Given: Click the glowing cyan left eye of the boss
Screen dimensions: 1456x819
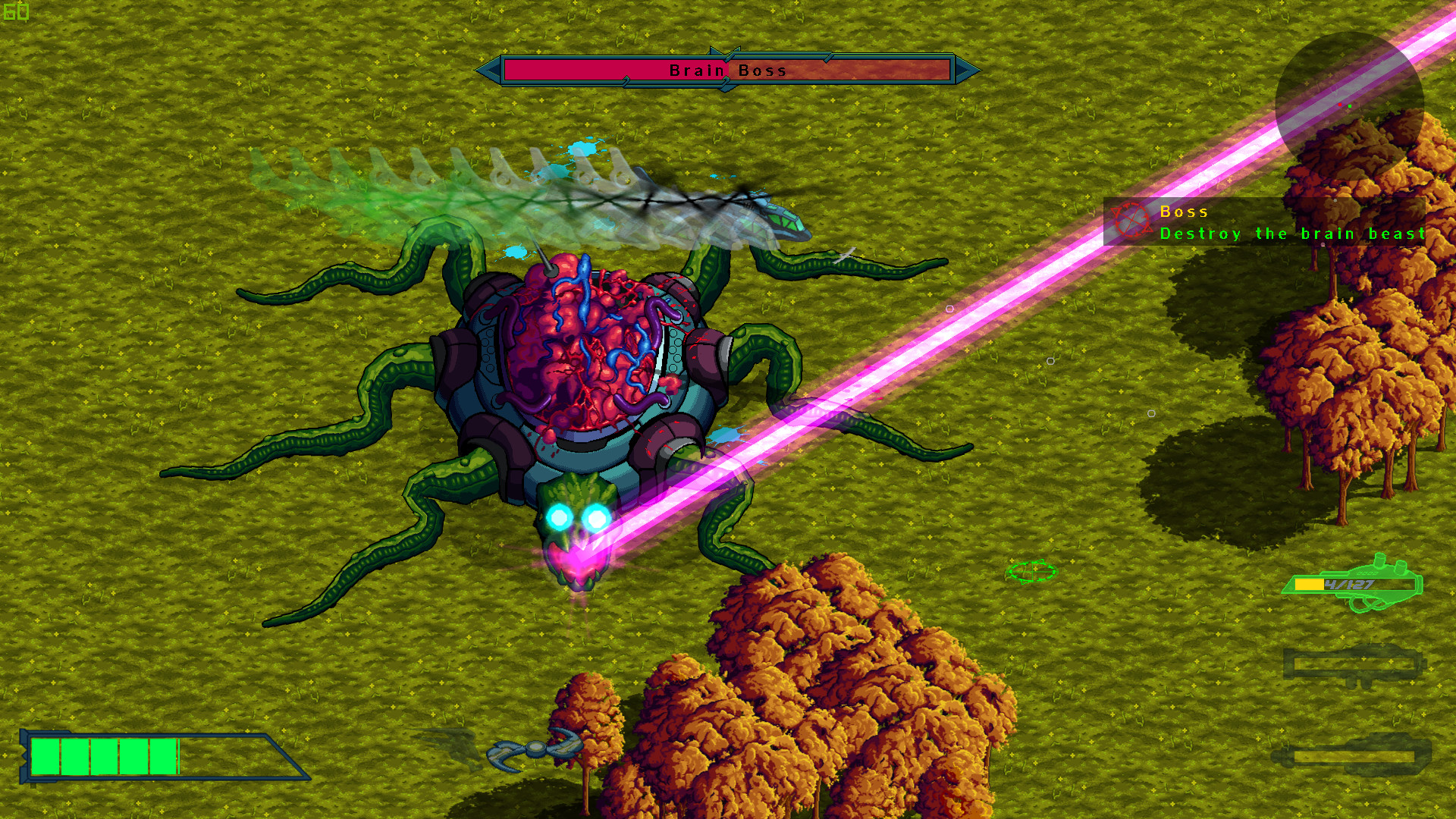Looking at the screenshot, I should (559, 515).
